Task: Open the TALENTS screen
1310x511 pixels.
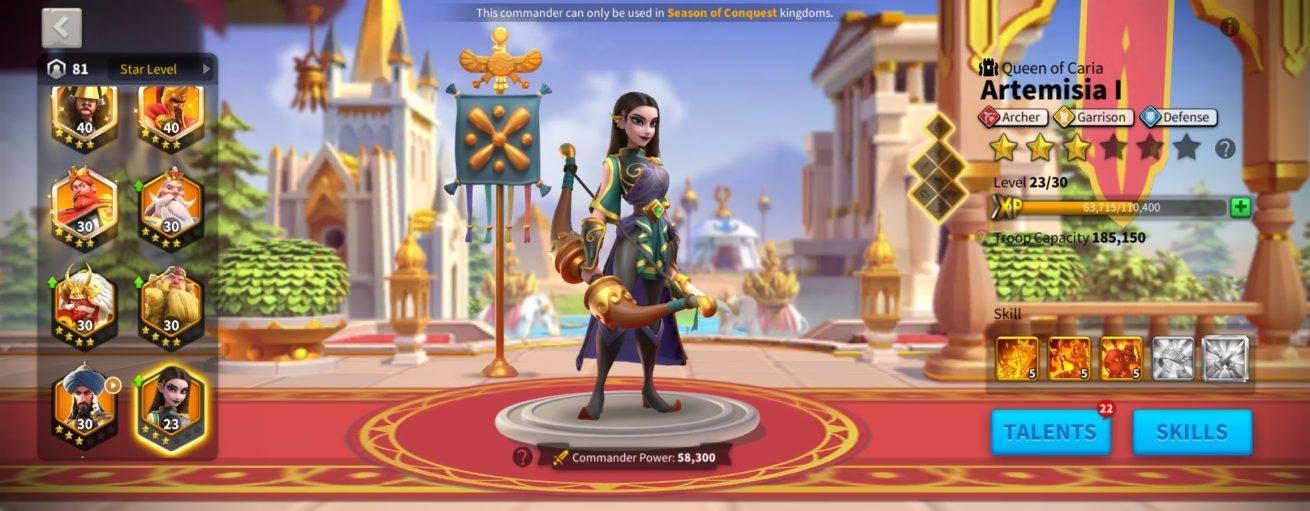Action: pyautogui.click(x=1050, y=432)
